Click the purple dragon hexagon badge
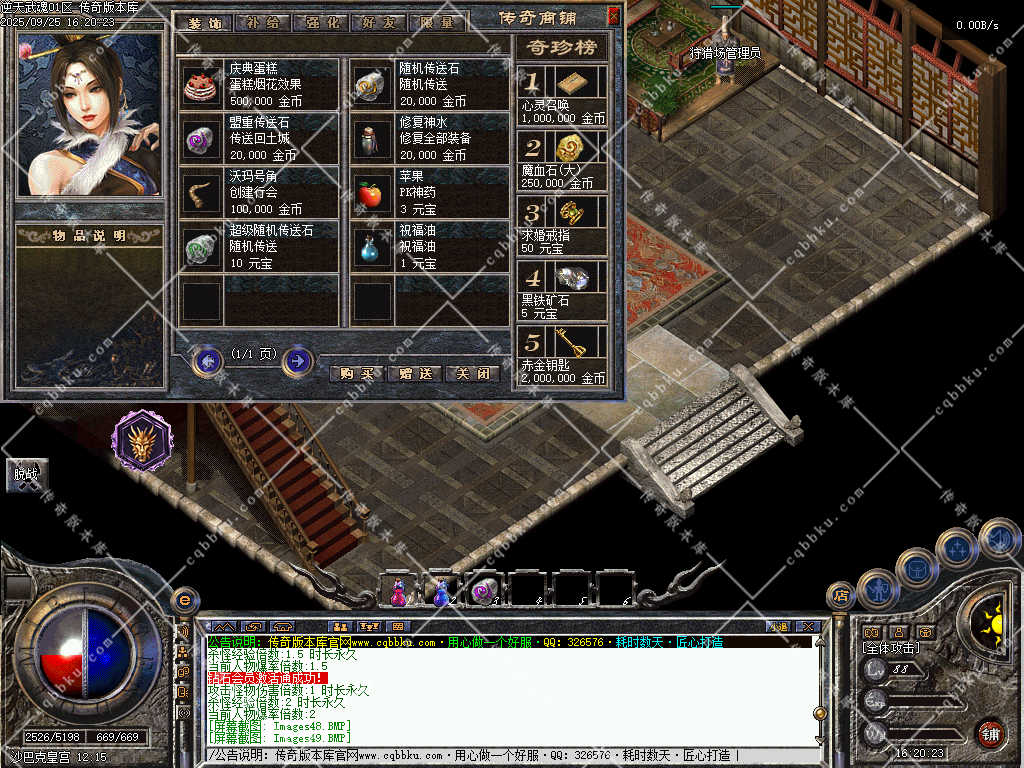 click(x=141, y=440)
